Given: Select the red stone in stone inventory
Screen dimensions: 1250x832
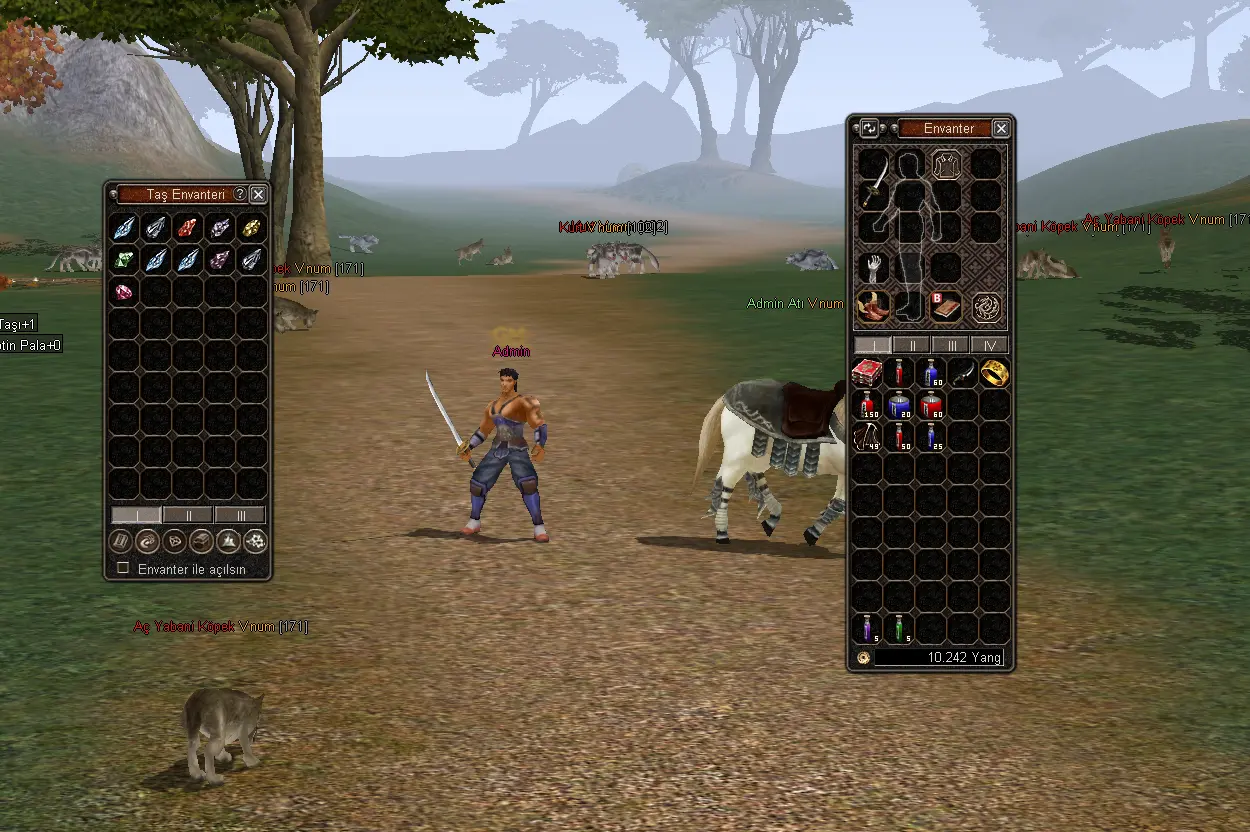Looking at the screenshot, I should coord(188,228).
